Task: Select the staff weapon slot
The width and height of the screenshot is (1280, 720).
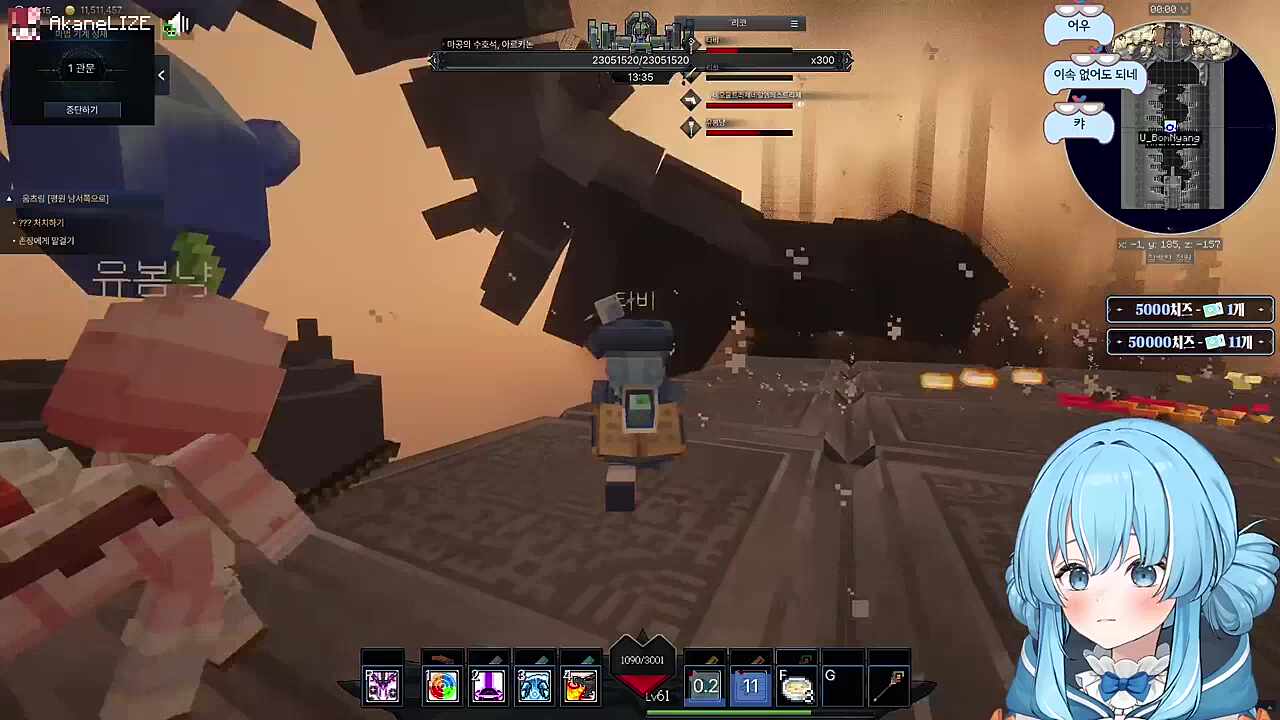Action: coord(890,685)
